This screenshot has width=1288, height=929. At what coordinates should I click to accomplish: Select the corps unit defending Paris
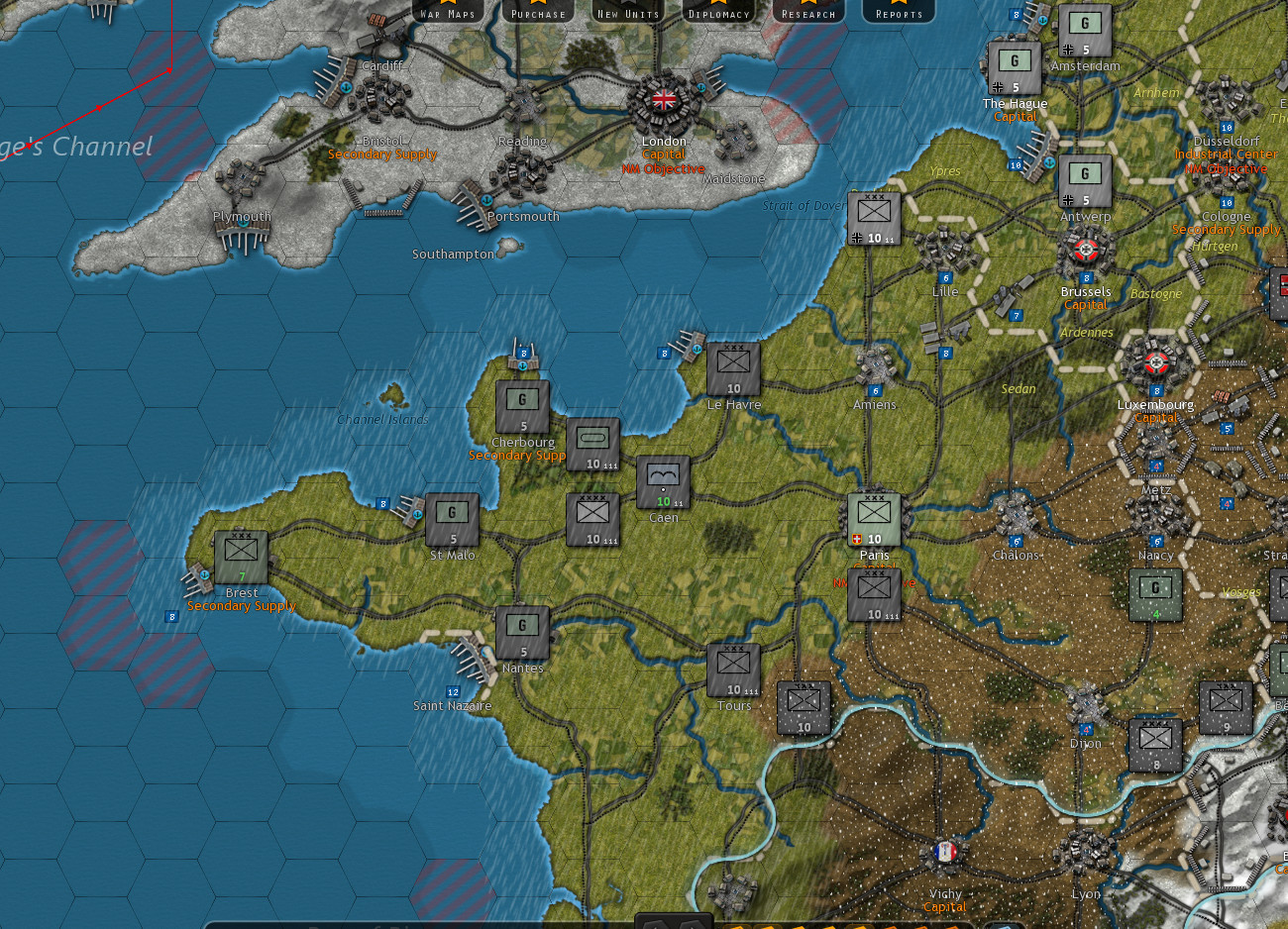[x=875, y=516]
